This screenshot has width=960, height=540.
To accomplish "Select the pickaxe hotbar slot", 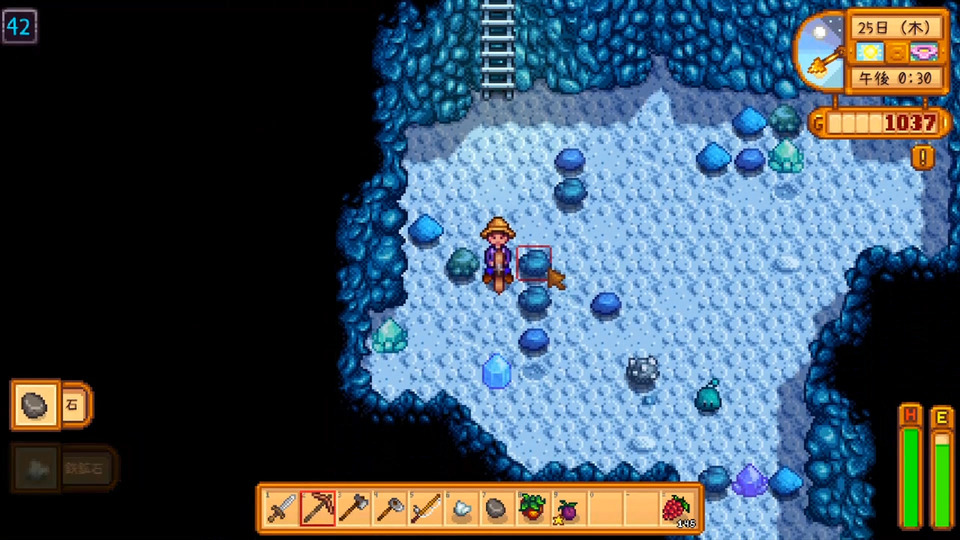I will (318, 509).
